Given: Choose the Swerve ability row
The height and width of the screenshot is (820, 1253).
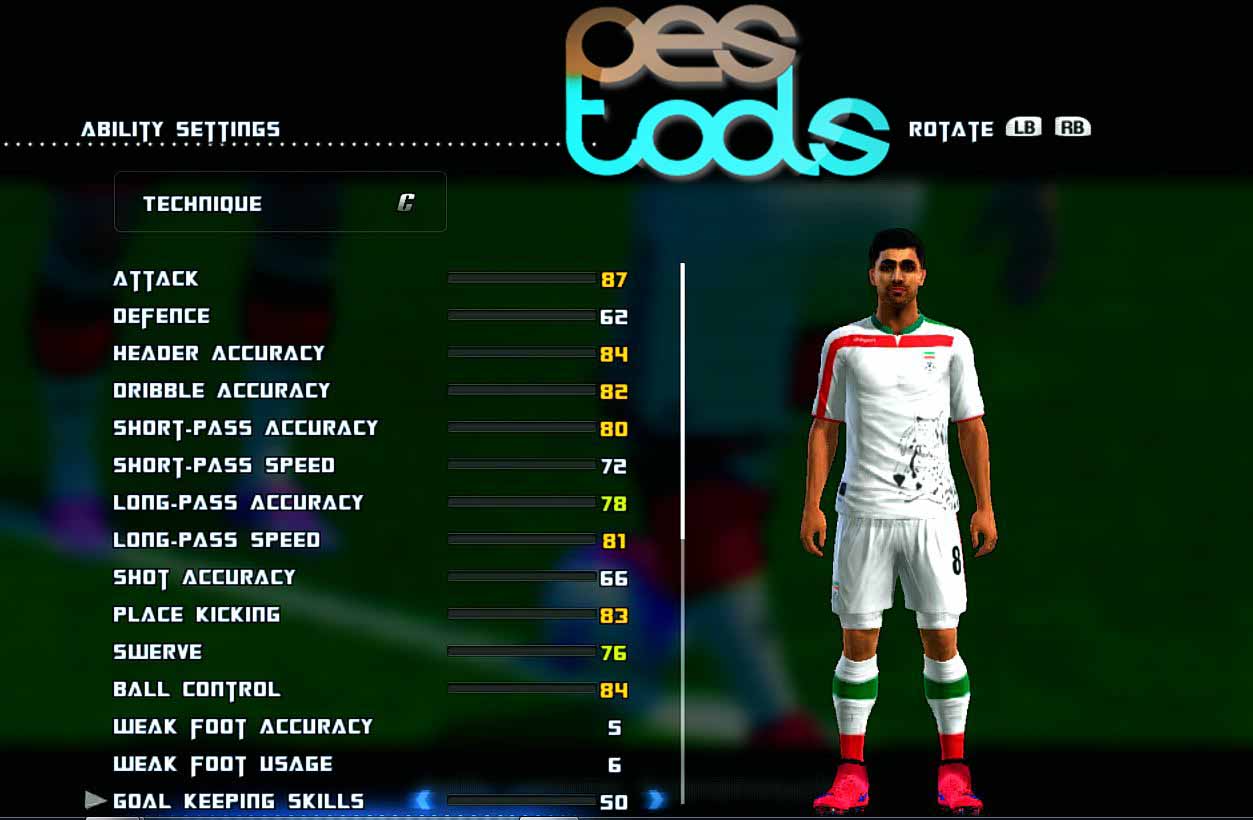Looking at the screenshot, I should point(158,652).
